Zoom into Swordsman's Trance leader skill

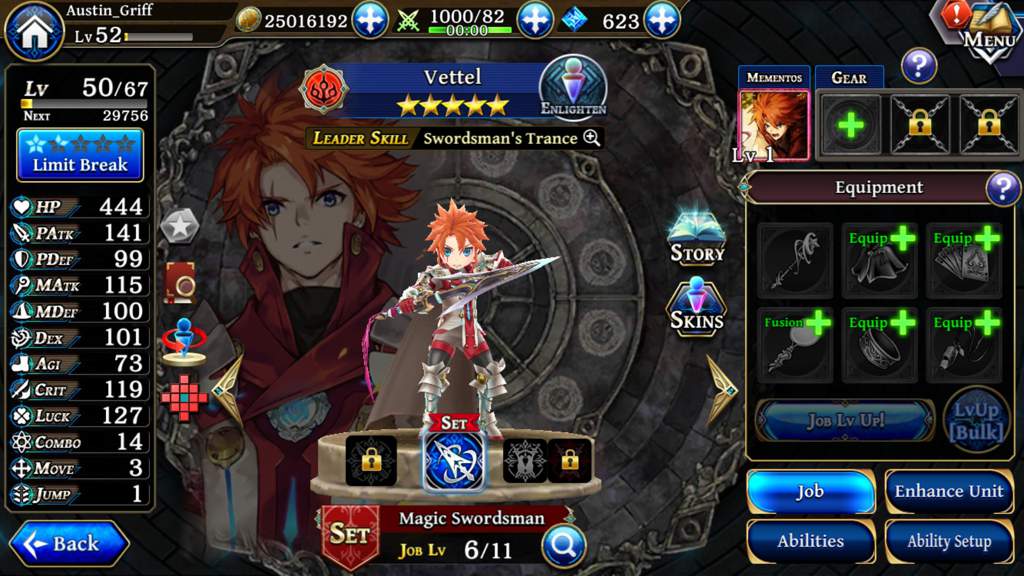(592, 138)
